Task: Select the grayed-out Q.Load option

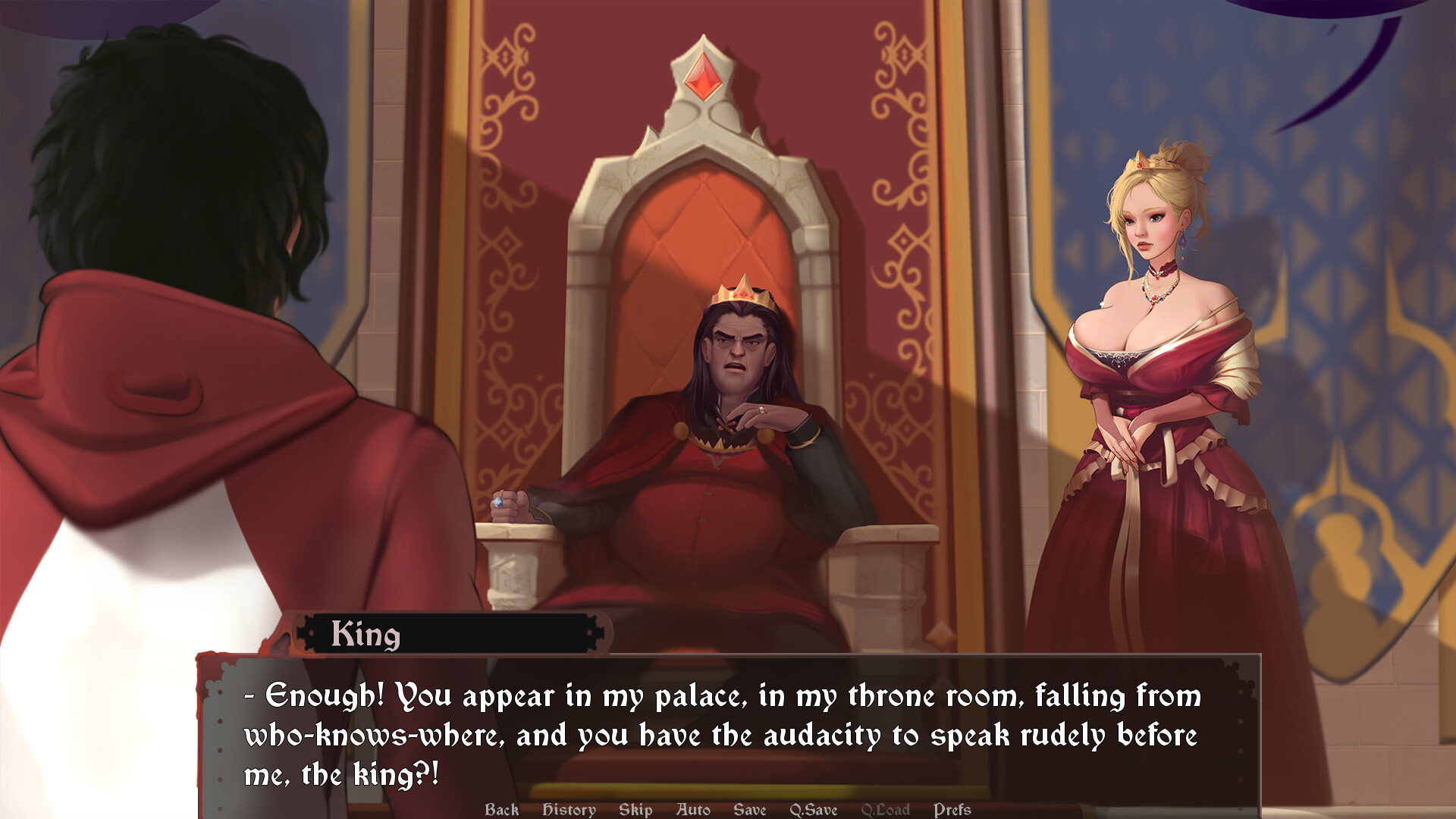Action: tap(886, 809)
